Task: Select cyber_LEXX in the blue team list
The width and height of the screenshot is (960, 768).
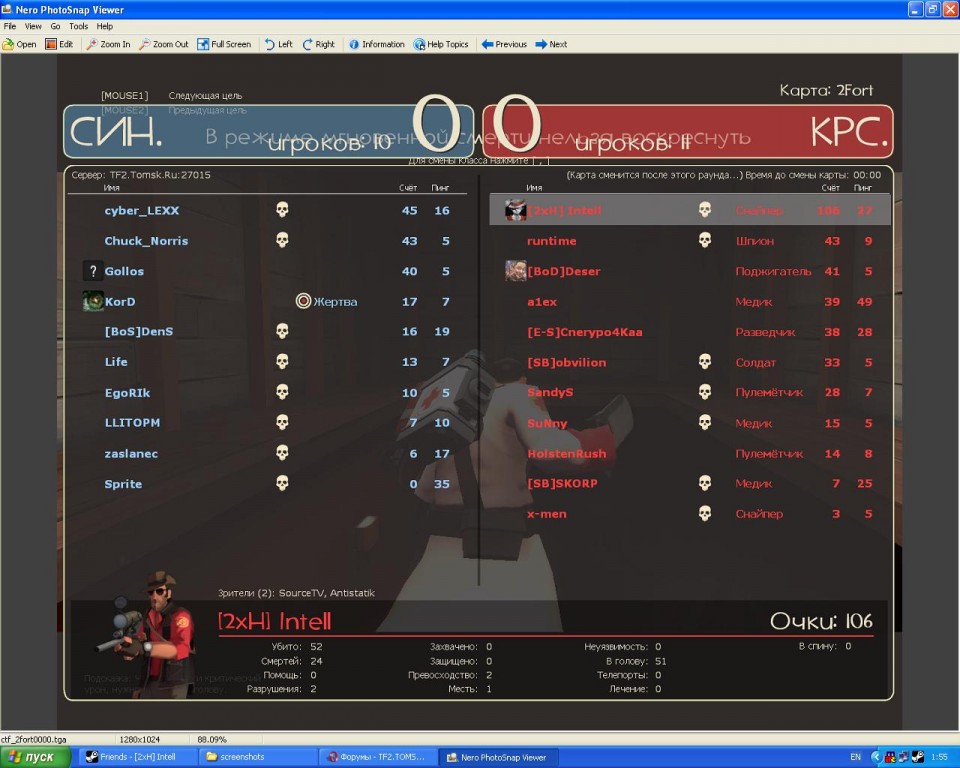Action: (142, 211)
